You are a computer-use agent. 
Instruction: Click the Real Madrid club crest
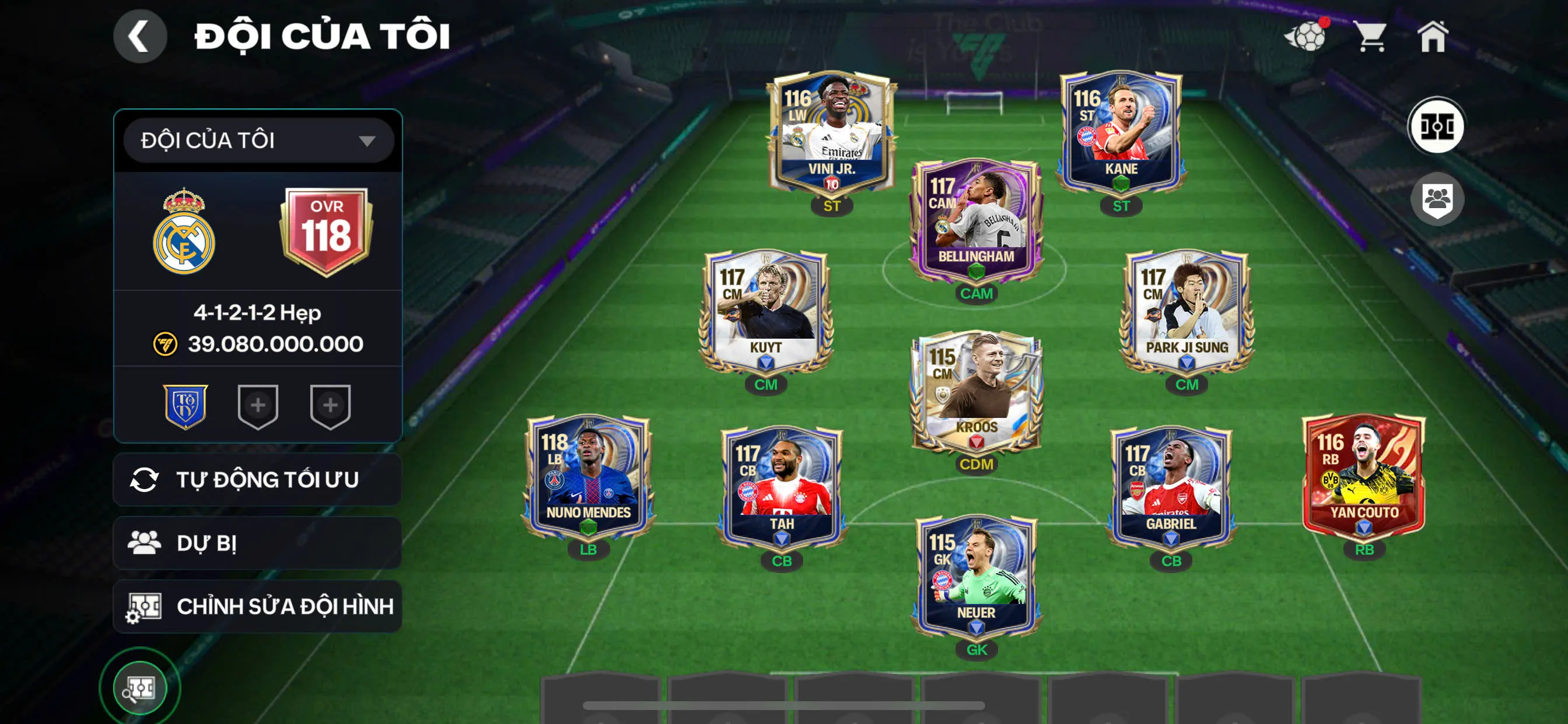184,233
